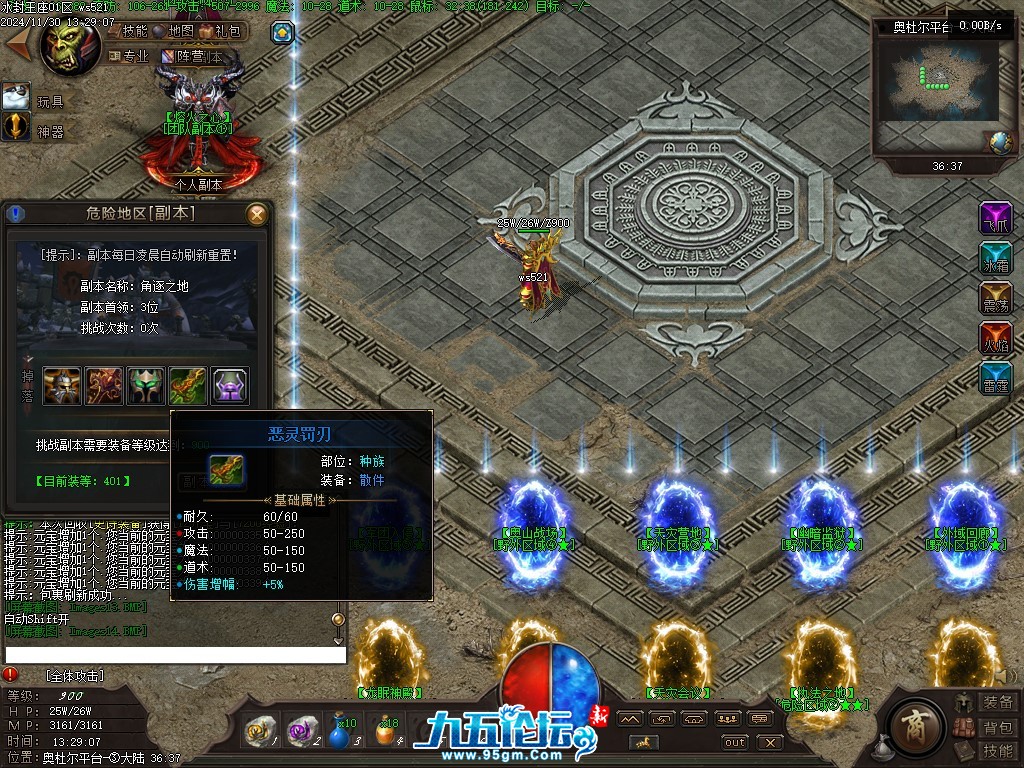This screenshot has height=768, width=1024.
Task: Open the 专业 profession menu
Action: pos(129,57)
